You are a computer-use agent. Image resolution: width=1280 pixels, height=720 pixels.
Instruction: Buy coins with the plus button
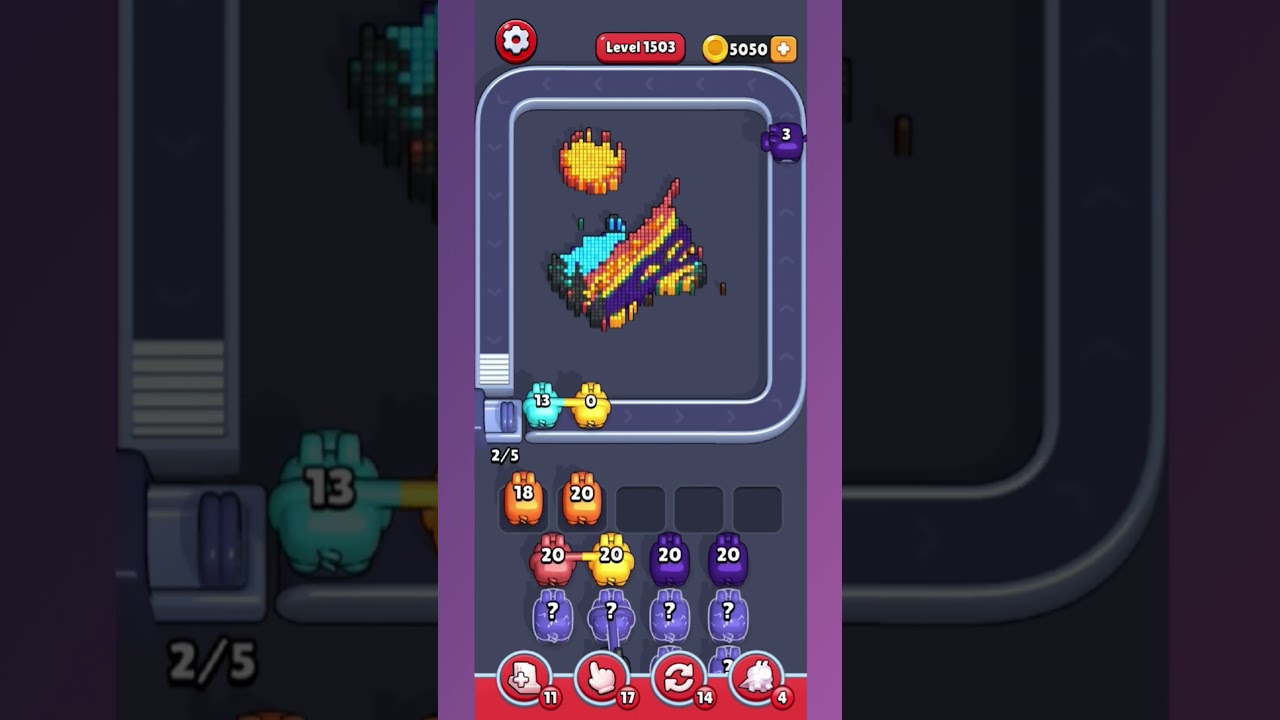click(784, 47)
